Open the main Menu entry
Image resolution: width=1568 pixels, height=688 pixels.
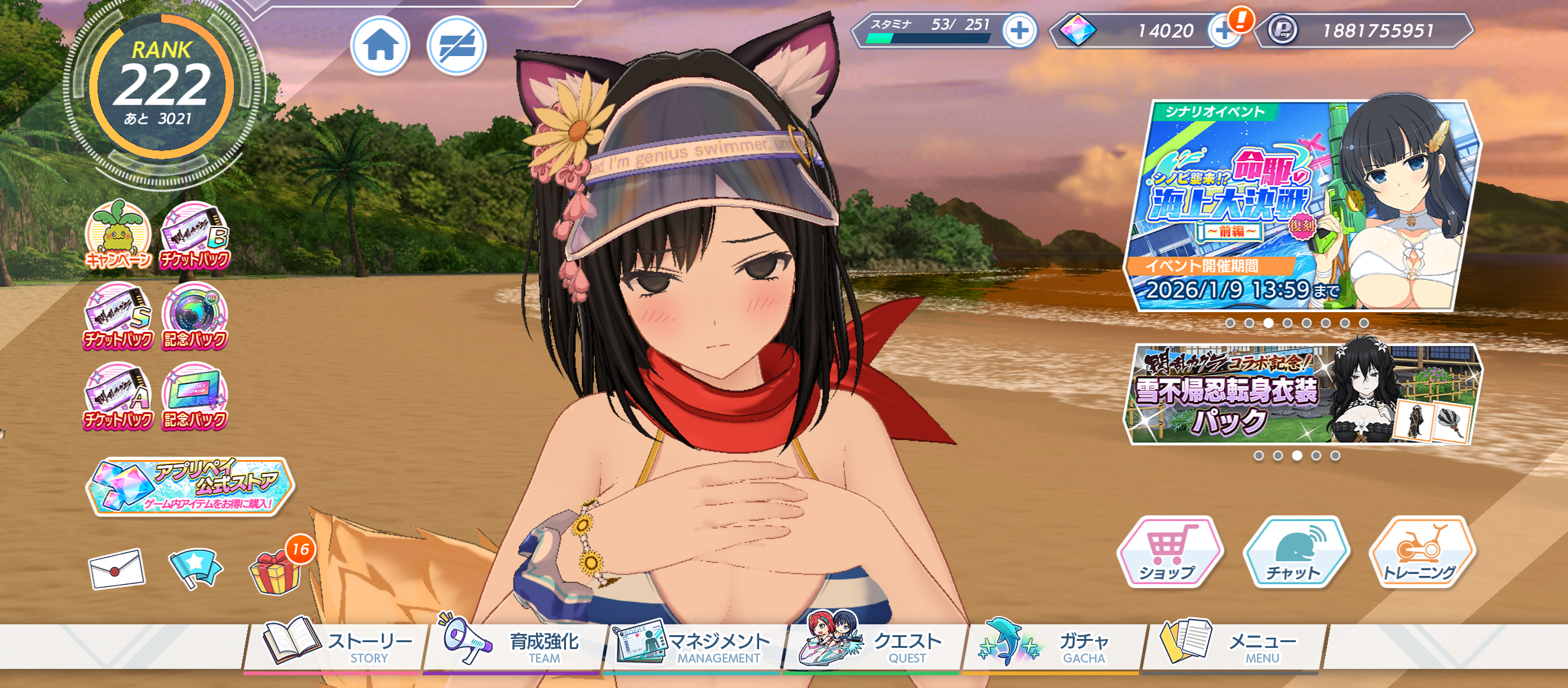[x=1233, y=645]
